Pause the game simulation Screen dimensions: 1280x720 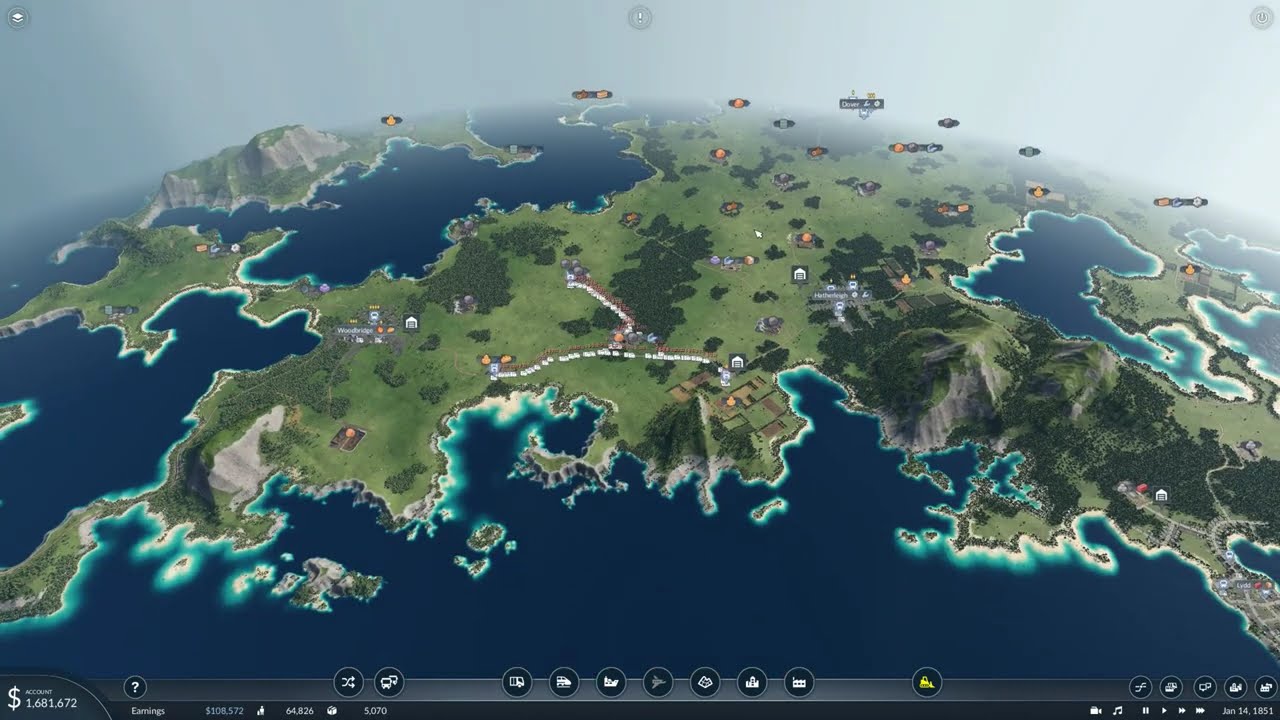(x=1145, y=711)
